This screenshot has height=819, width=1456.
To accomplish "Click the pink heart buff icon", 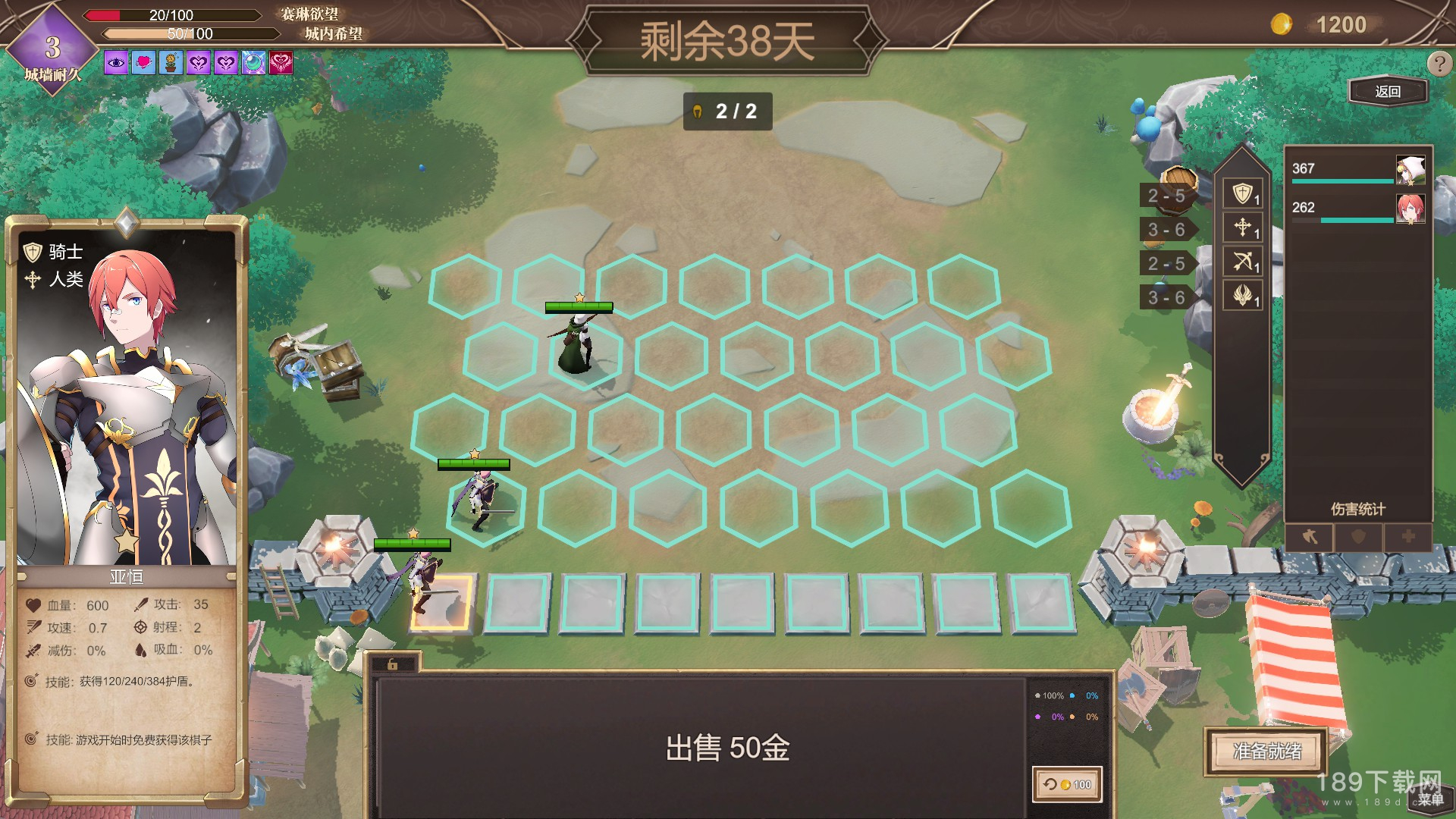I will pyautogui.click(x=142, y=64).
